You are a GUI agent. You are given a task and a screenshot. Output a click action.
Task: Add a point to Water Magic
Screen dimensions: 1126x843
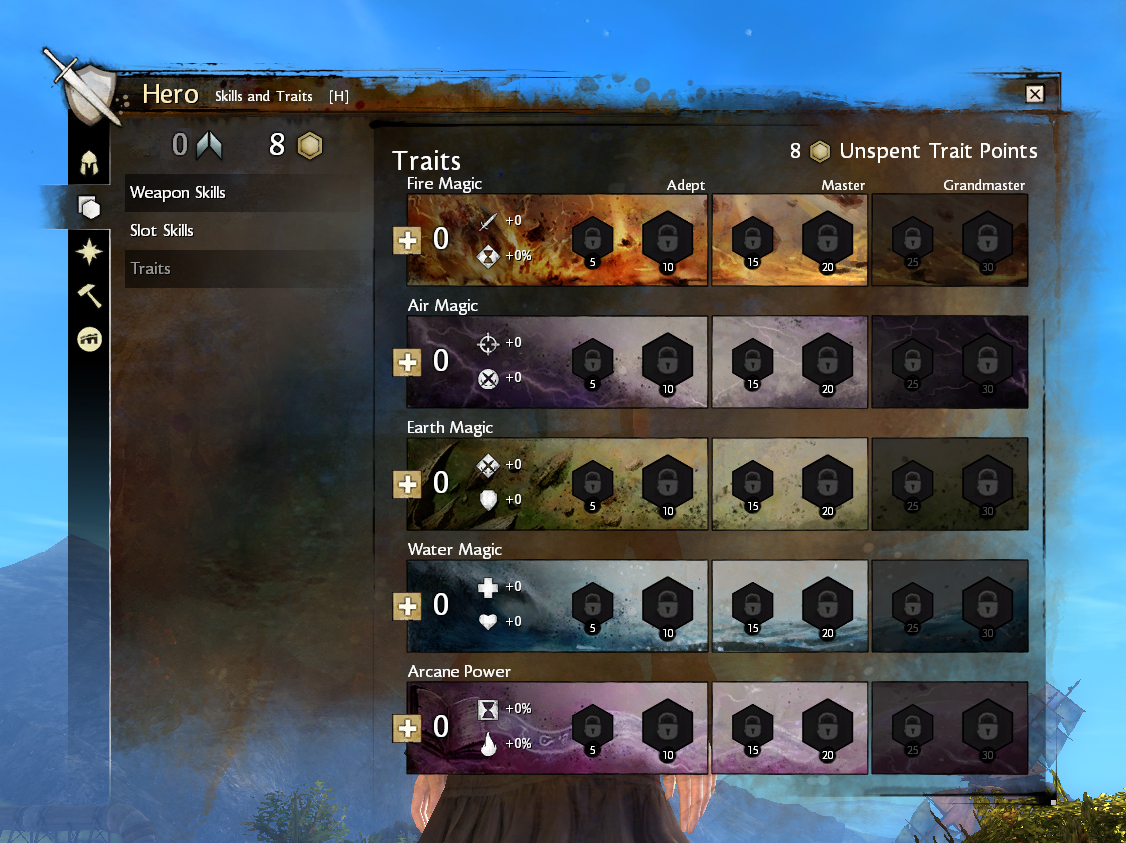click(407, 606)
